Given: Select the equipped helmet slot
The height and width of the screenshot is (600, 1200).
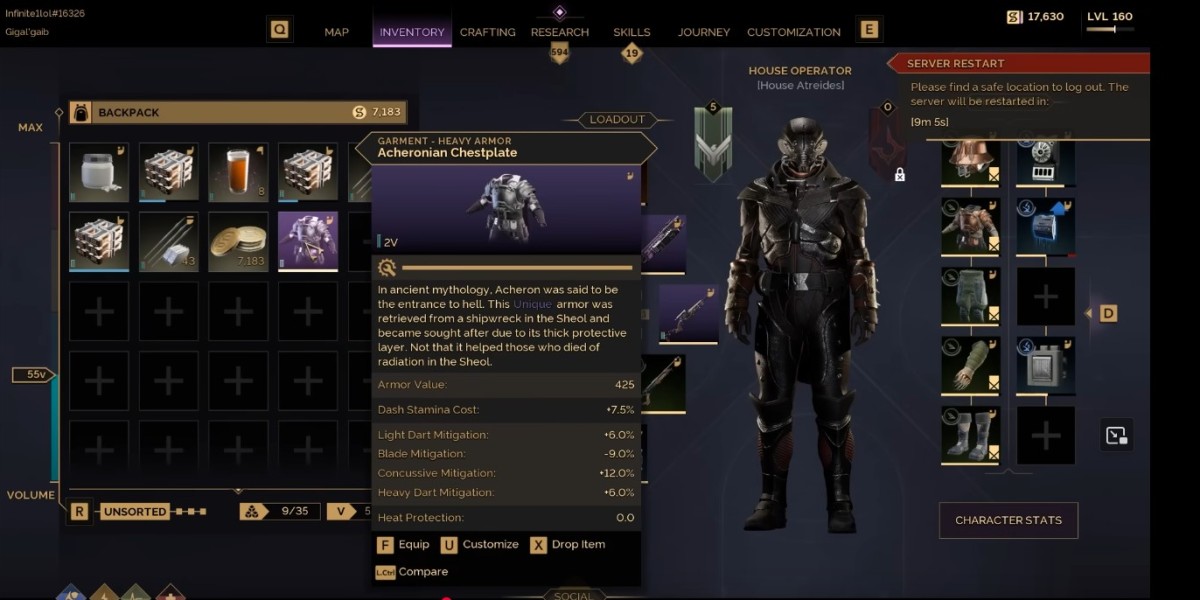Looking at the screenshot, I should tap(970, 162).
